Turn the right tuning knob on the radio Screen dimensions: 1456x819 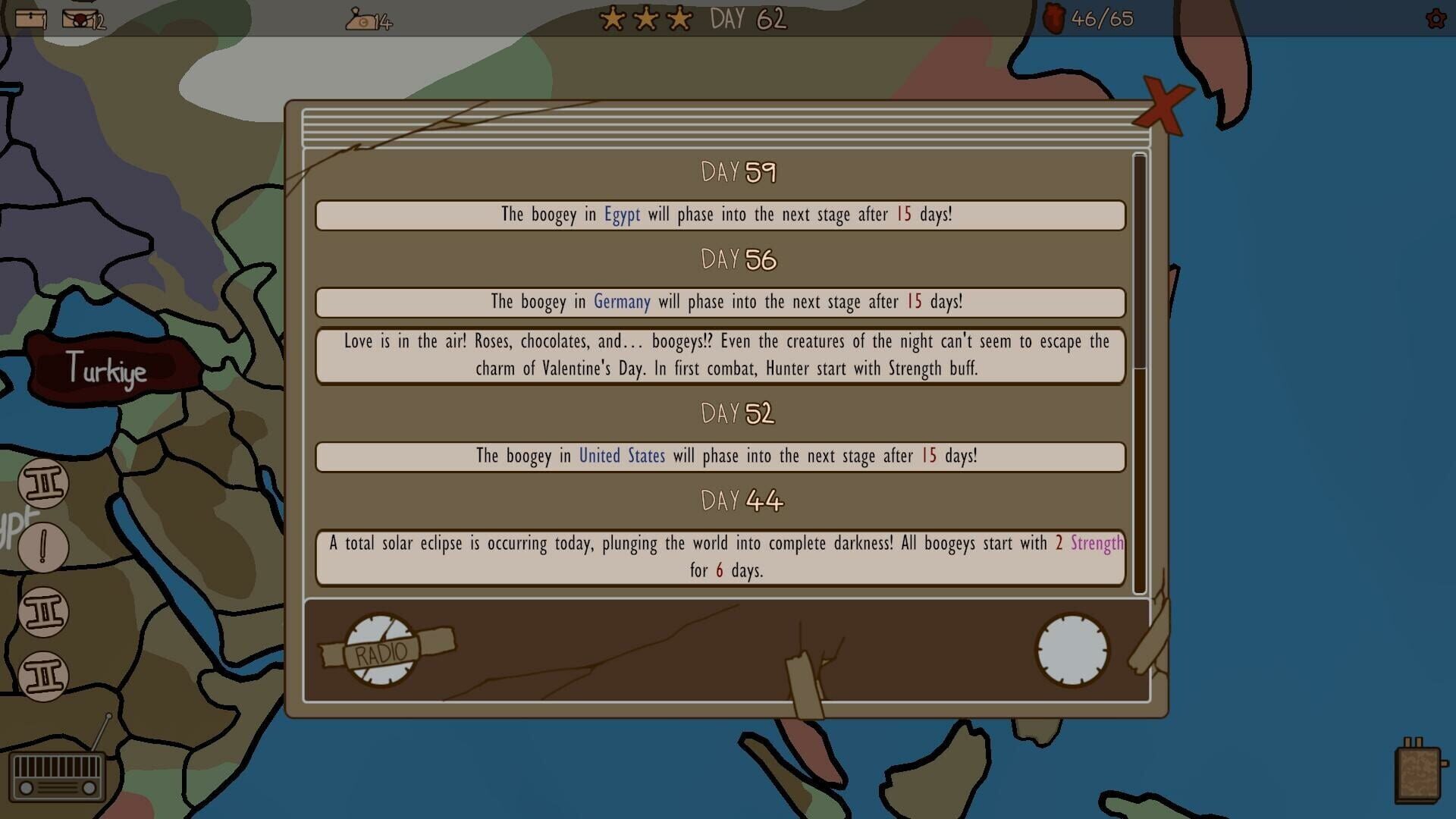(1071, 651)
